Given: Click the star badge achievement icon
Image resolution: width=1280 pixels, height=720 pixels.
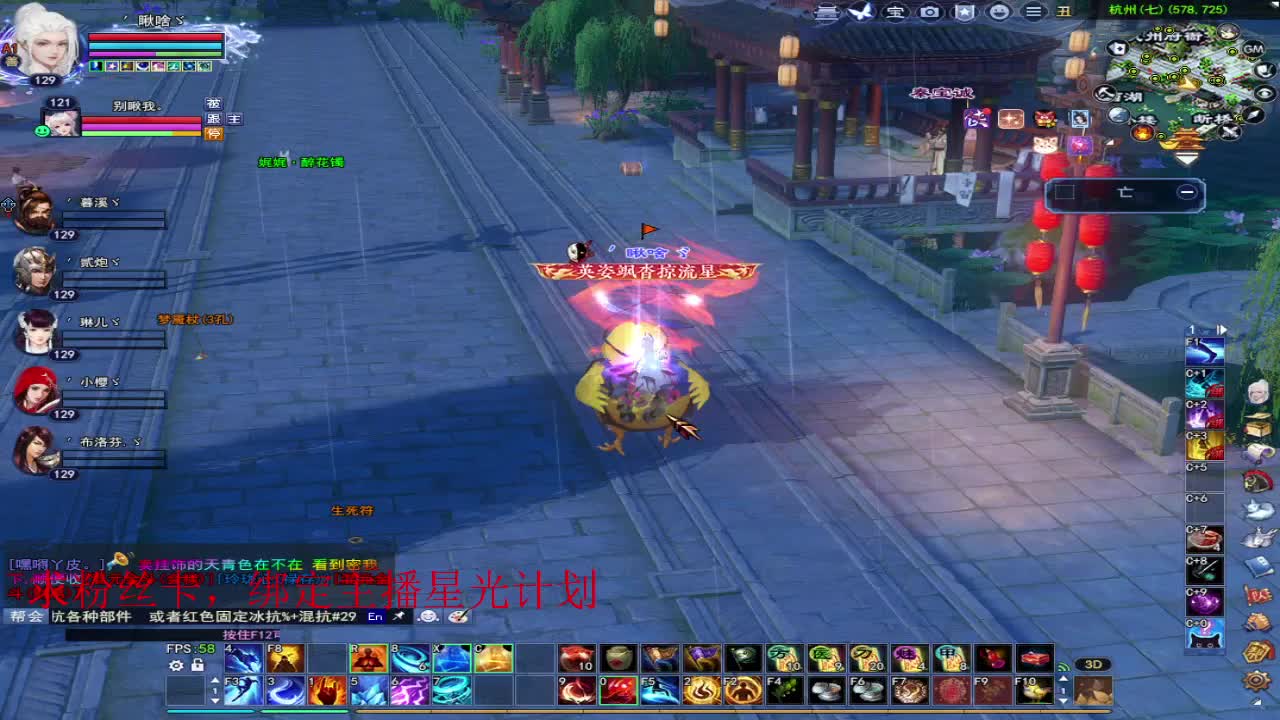Looking at the screenshot, I should [x=963, y=13].
